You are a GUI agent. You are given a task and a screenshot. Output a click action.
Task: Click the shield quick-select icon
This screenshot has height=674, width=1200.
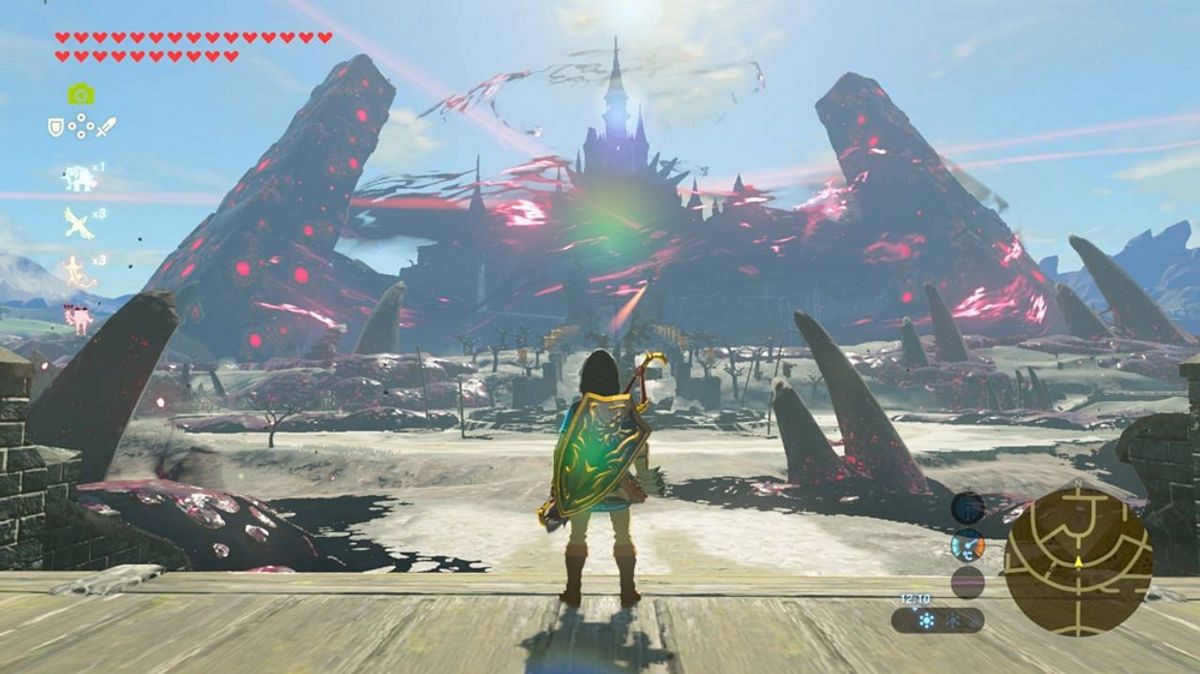pos(56,127)
